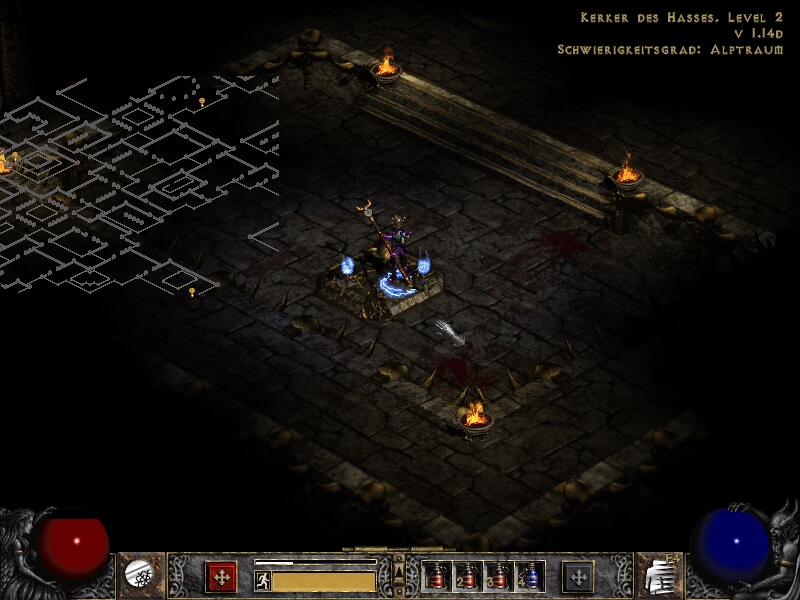Use the red healing potion in belt slot 1
The height and width of the screenshot is (600, 800).
(x=436, y=576)
